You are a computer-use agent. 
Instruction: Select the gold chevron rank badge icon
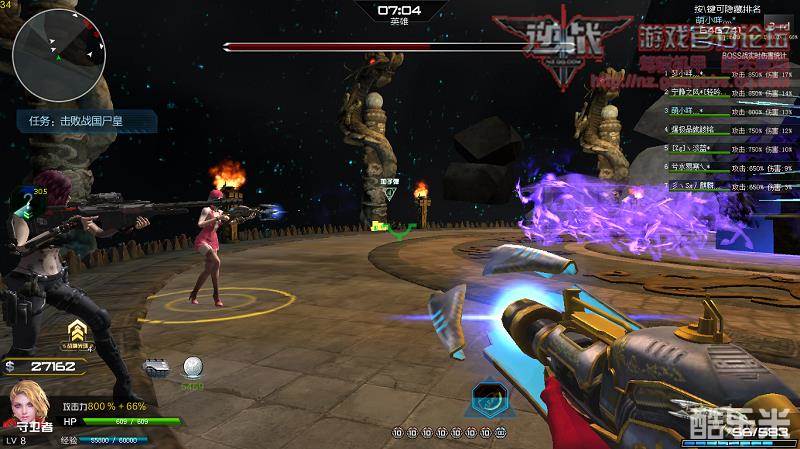pos(76,331)
